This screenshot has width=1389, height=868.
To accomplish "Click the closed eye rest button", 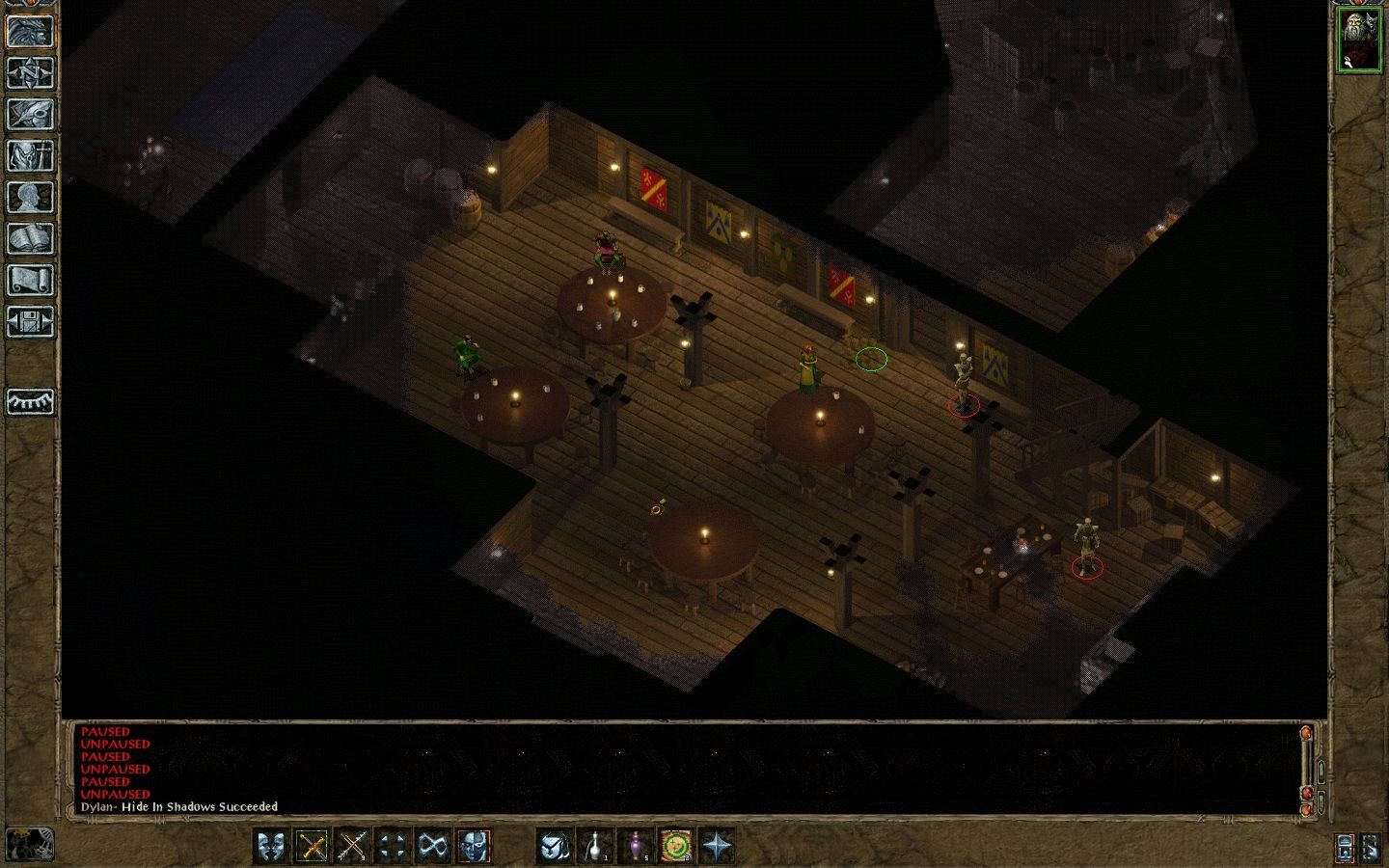I will [x=30, y=401].
